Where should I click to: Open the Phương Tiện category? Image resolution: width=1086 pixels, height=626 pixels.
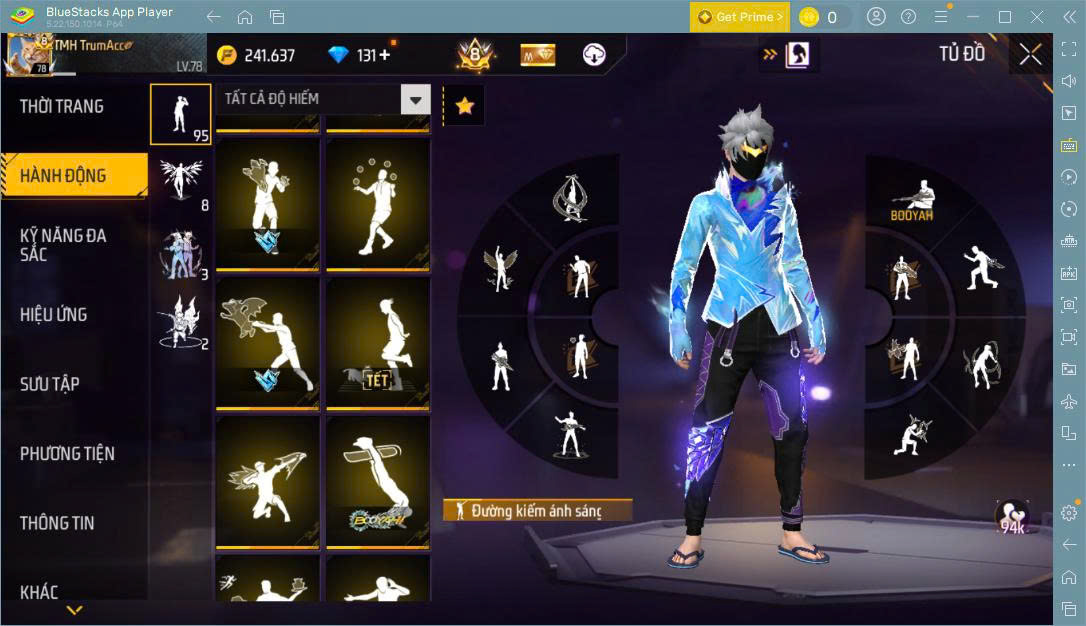tap(67, 454)
